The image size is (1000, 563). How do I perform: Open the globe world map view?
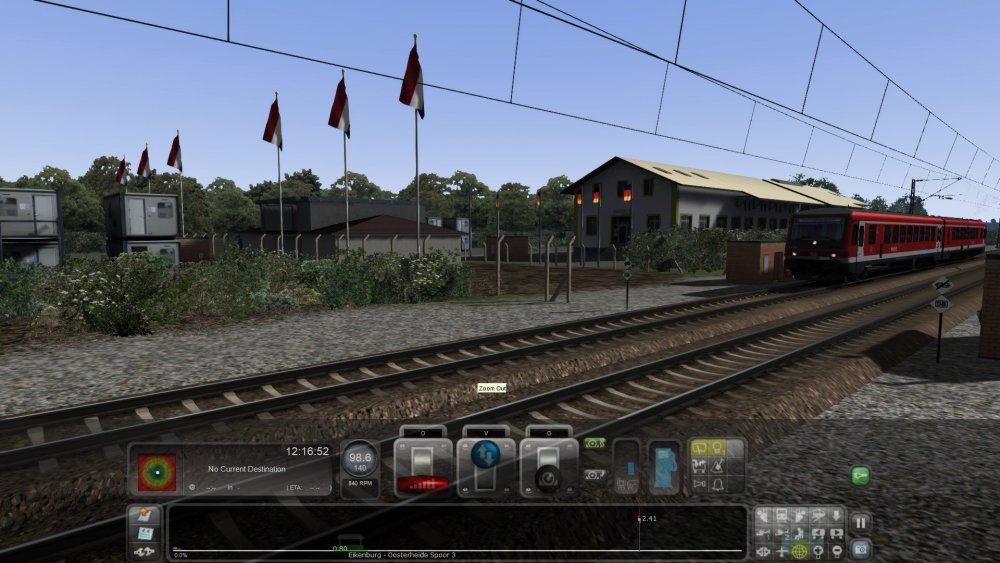pyautogui.click(x=799, y=550)
